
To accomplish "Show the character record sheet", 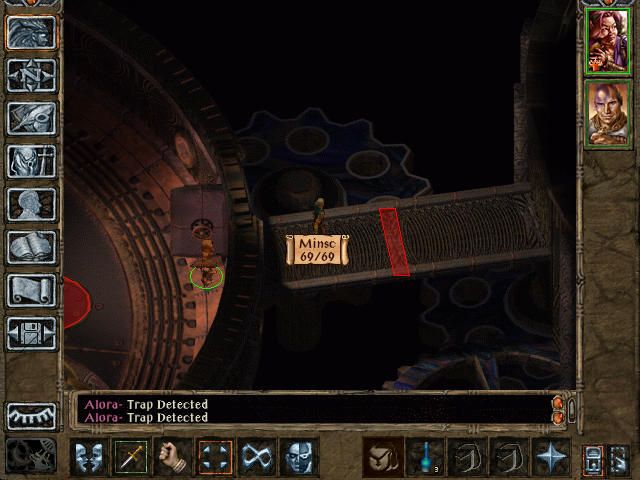I will [31, 204].
